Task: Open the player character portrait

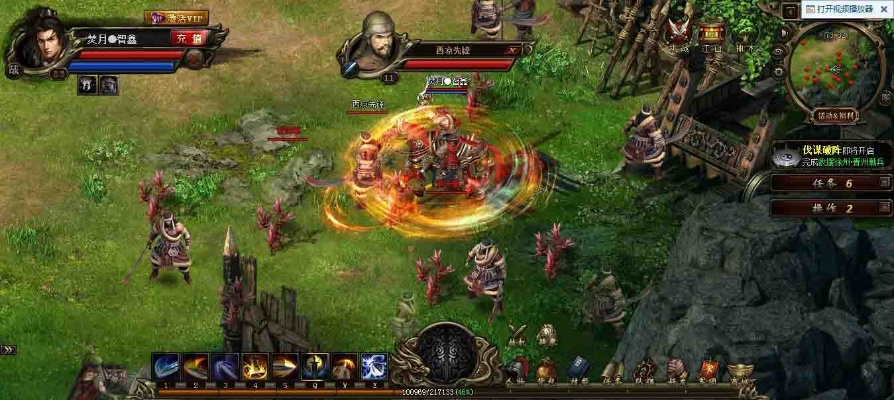Action: click(39, 38)
